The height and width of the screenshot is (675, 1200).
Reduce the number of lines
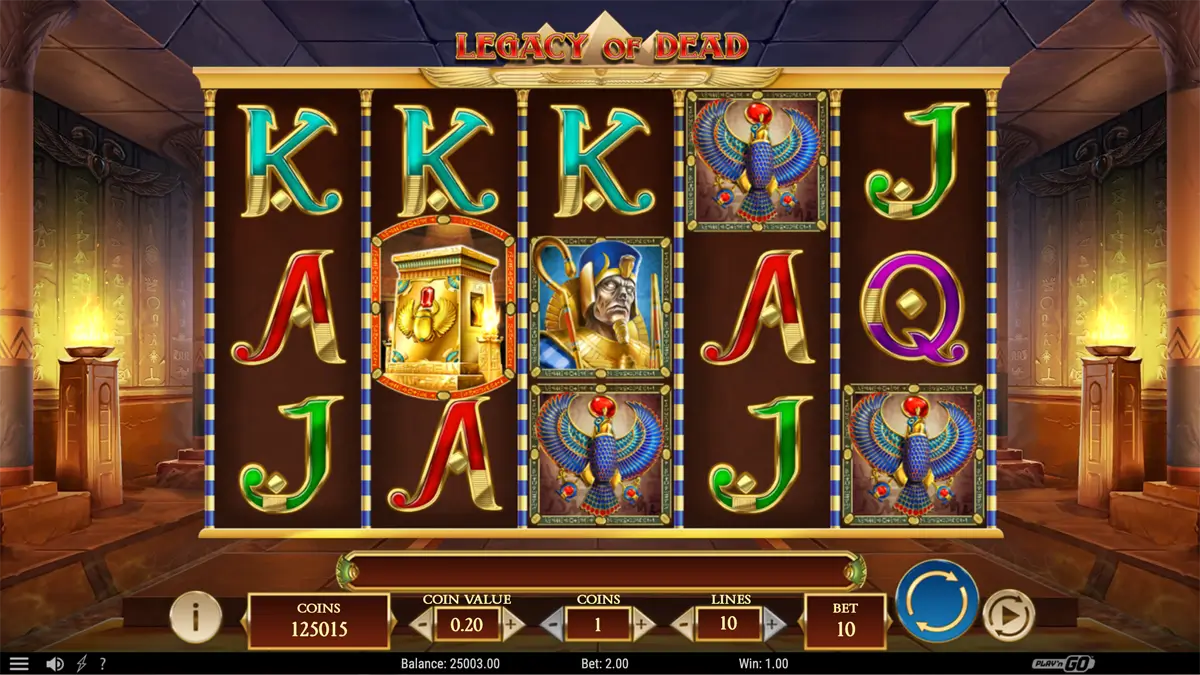[x=683, y=625]
